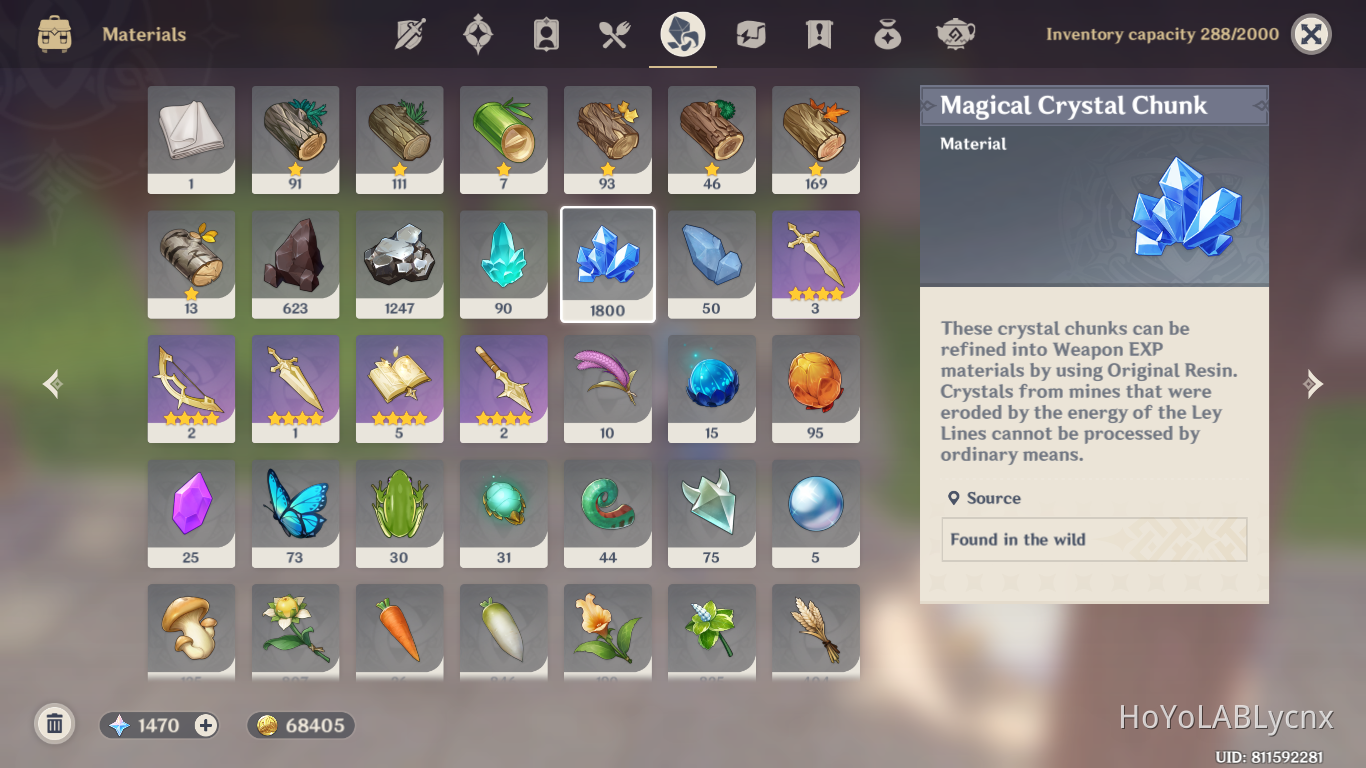Image resolution: width=1366 pixels, height=768 pixels.
Task: Open the Artifacts inventory category
Action: click(x=477, y=33)
